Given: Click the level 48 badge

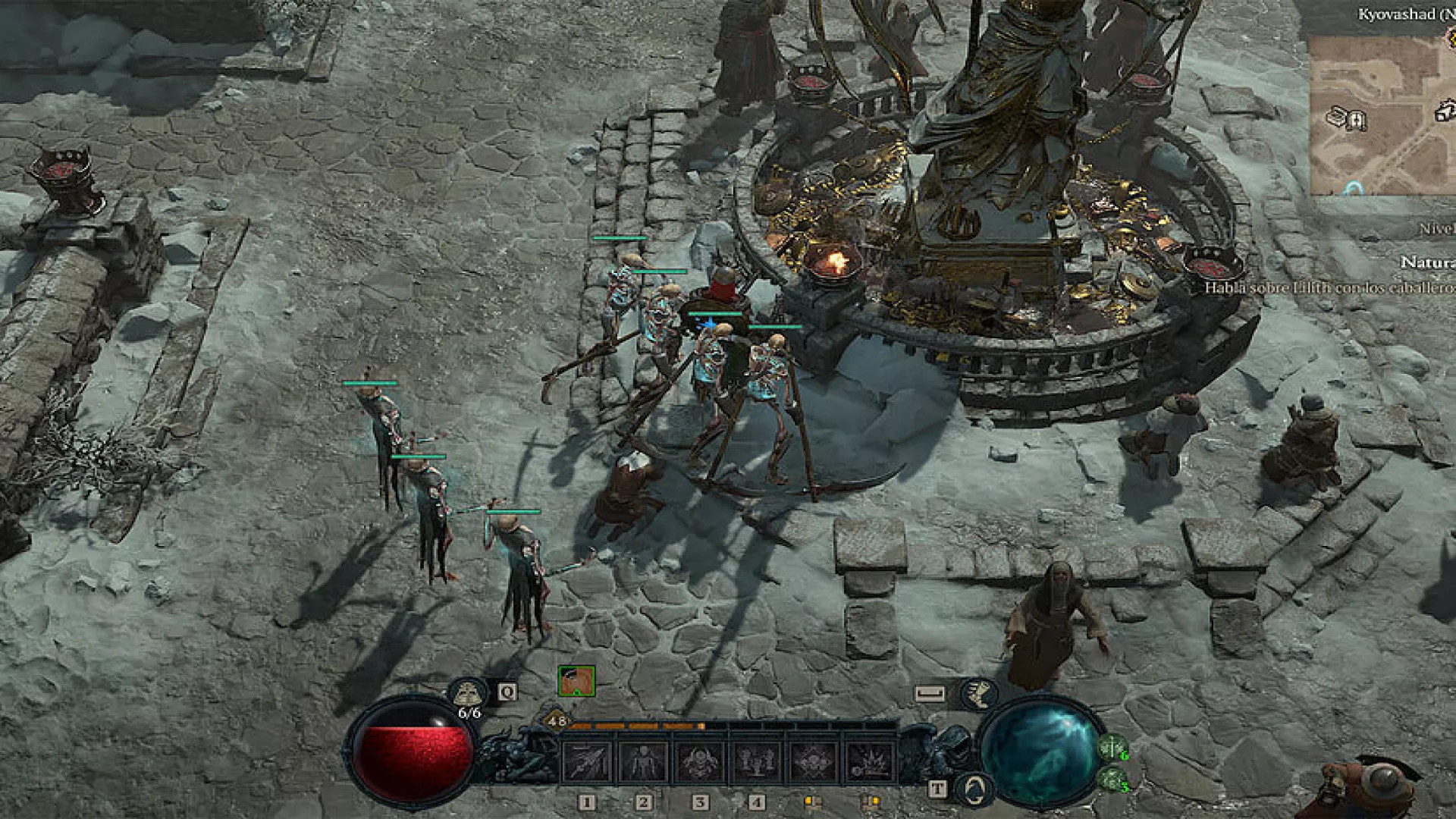Looking at the screenshot, I should (x=557, y=721).
